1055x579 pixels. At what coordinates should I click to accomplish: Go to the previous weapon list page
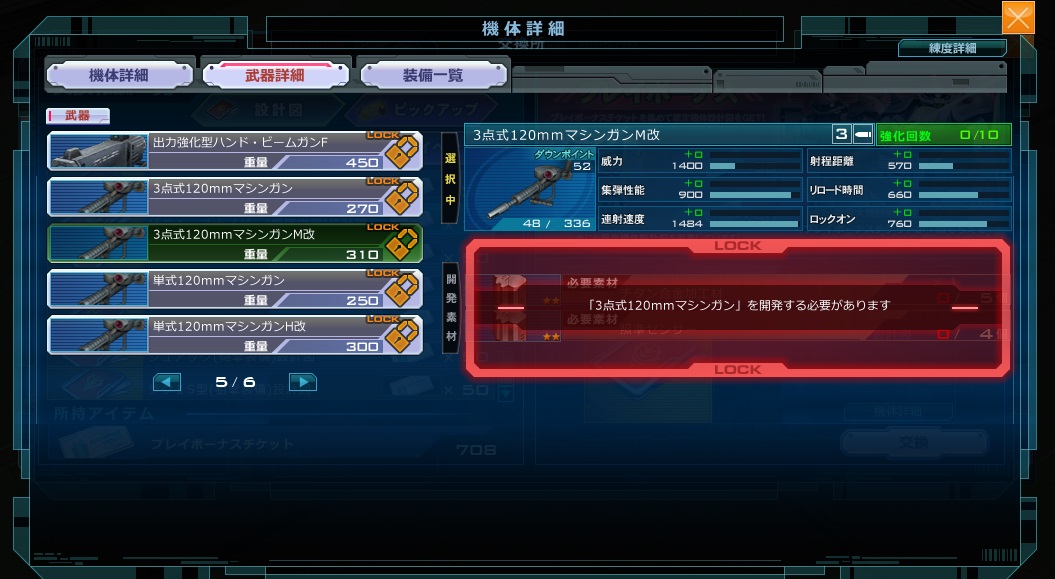(x=167, y=382)
